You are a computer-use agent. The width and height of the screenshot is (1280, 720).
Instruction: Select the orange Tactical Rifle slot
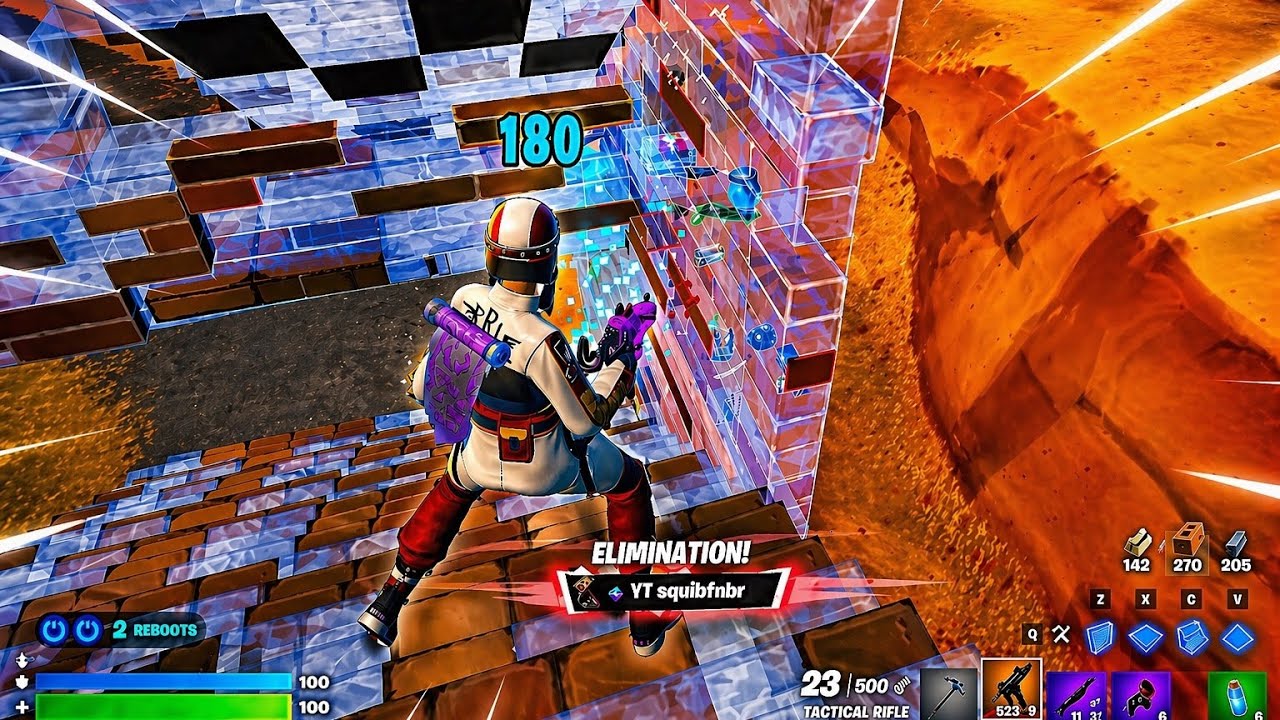coord(1011,690)
